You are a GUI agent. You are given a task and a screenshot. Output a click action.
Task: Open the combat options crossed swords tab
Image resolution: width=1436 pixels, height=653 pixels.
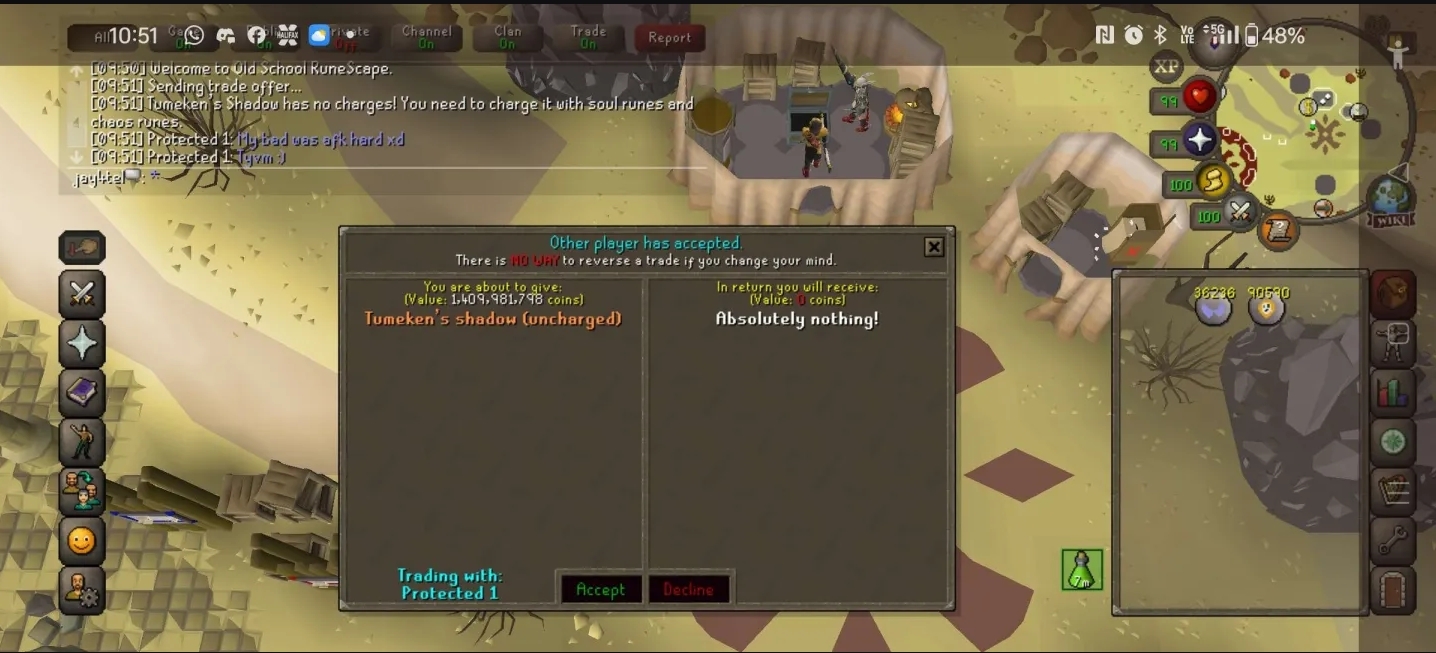(x=82, y=294)
